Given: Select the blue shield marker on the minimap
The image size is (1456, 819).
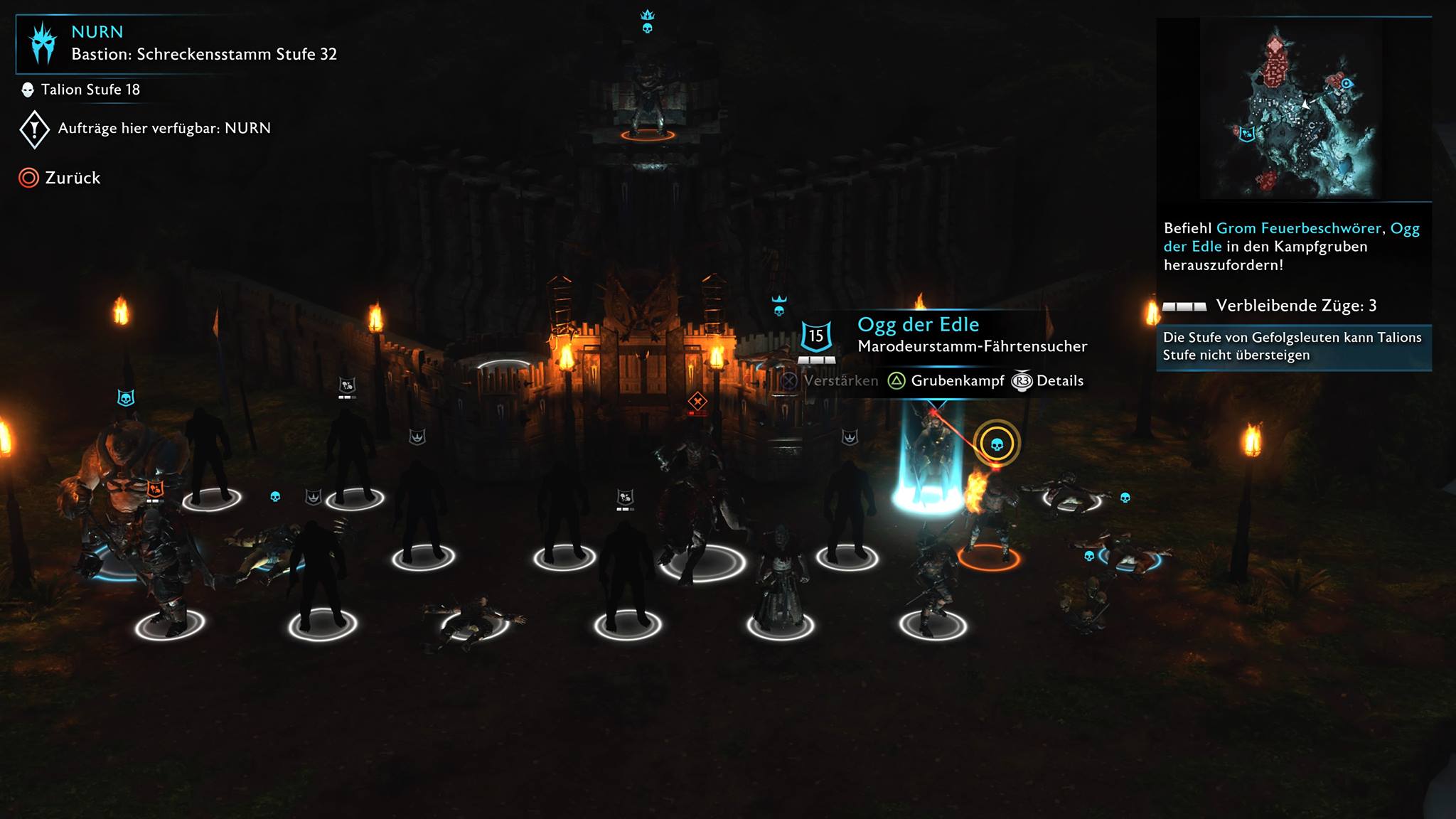Looking at the screenshot, I should coord(1247,133).
